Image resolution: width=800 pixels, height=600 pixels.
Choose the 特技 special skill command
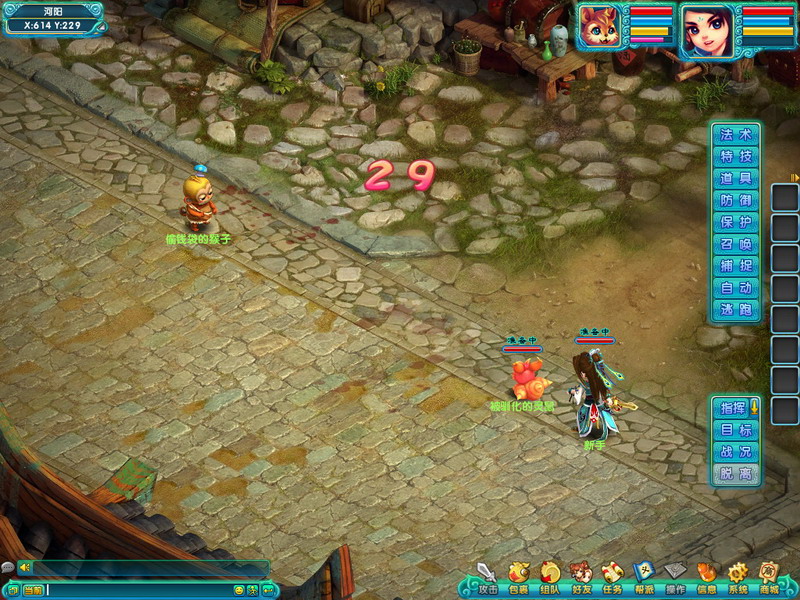736,157
